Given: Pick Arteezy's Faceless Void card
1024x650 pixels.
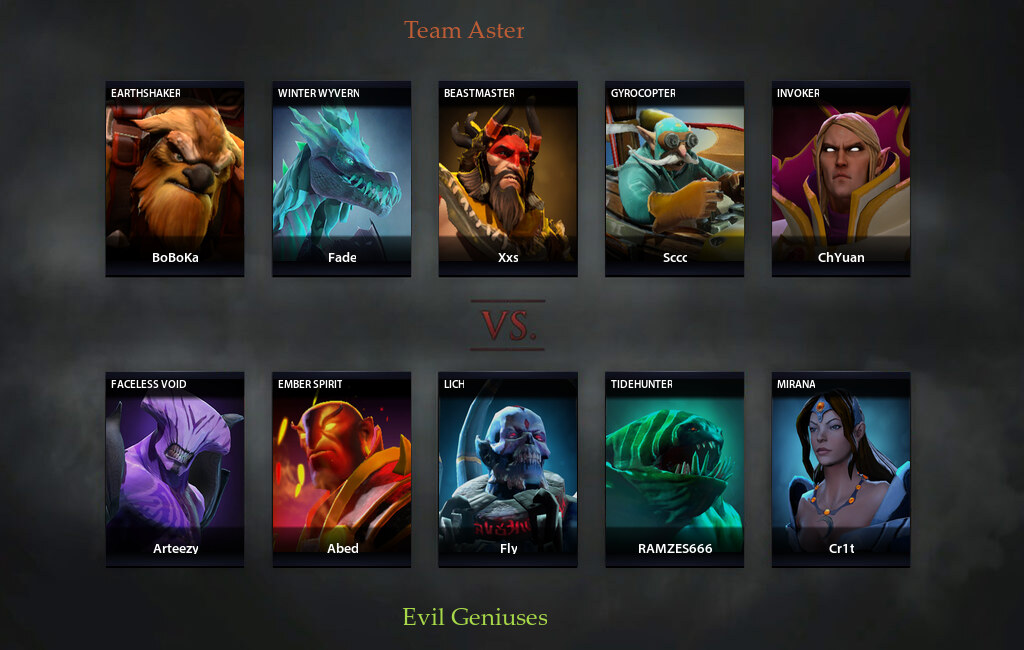Looking at the screenshot, I should (x=175, y=469).
